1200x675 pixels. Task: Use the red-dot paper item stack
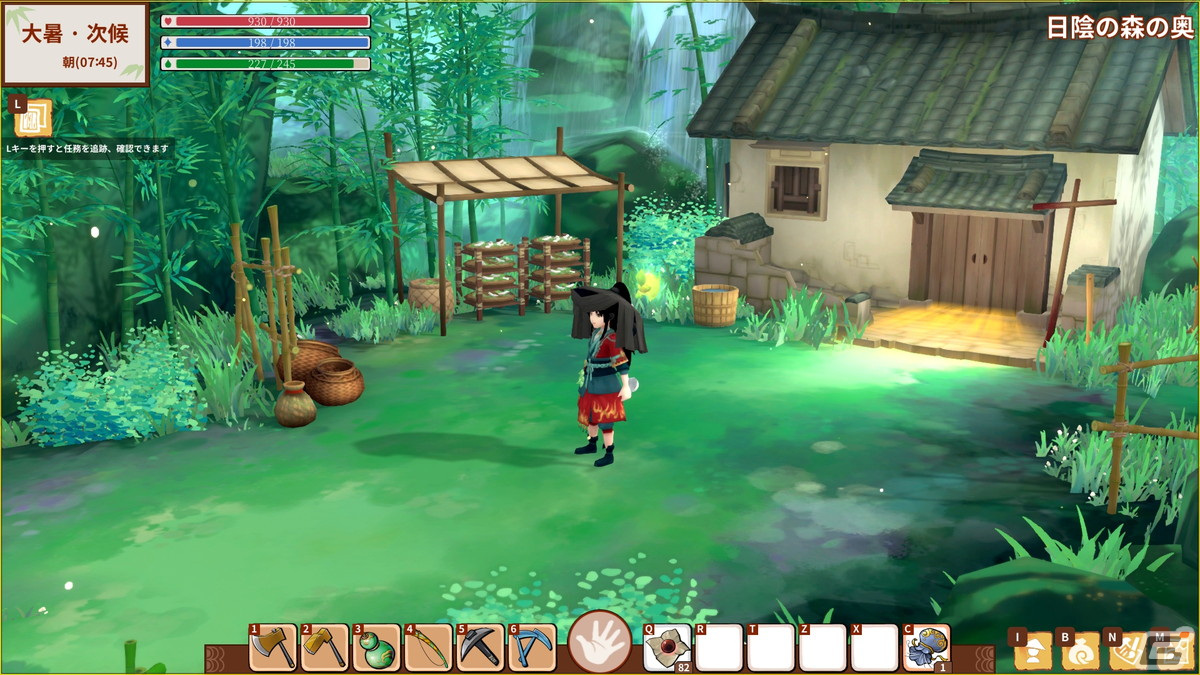click(668, 648)
